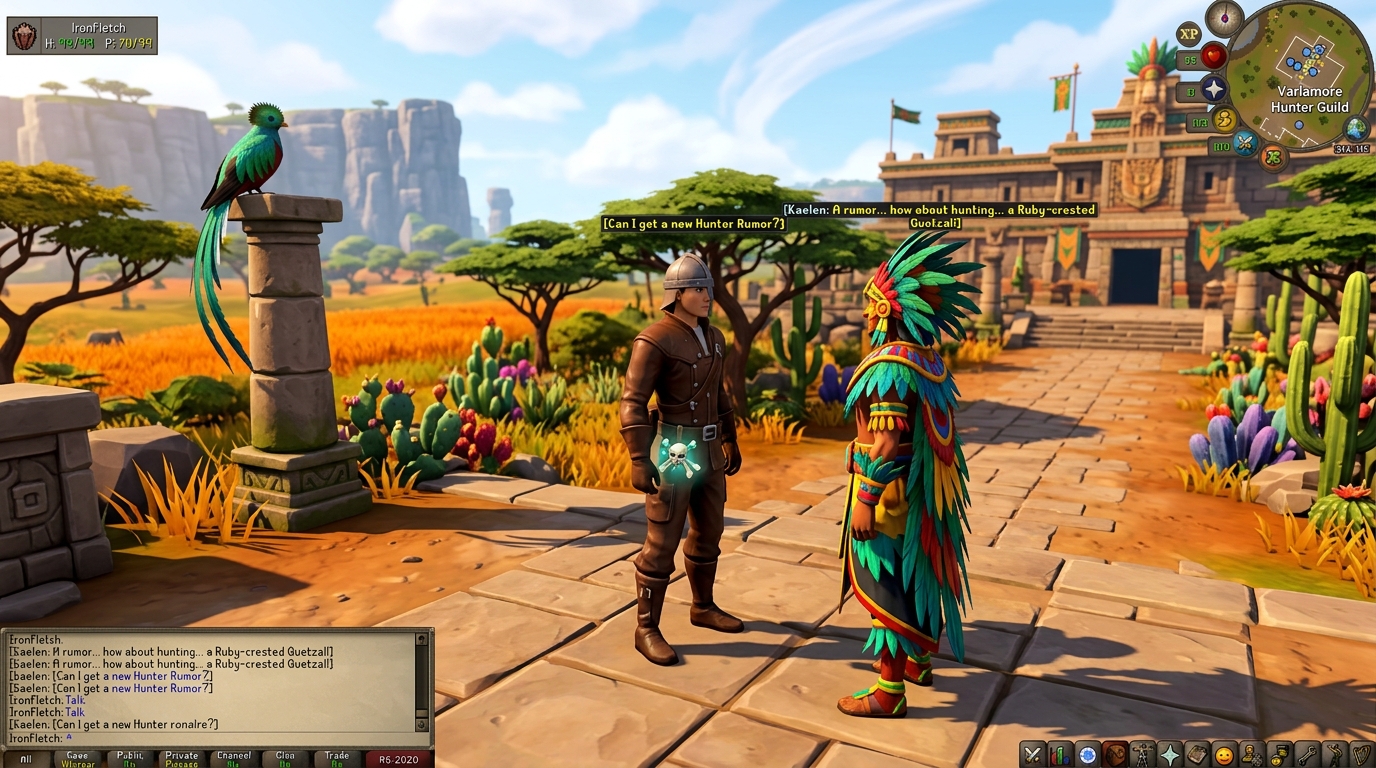Open the equipment figure tab
Viewport: 1376px width, 768px height.
pyautogui.click(x=1142, y=754)
